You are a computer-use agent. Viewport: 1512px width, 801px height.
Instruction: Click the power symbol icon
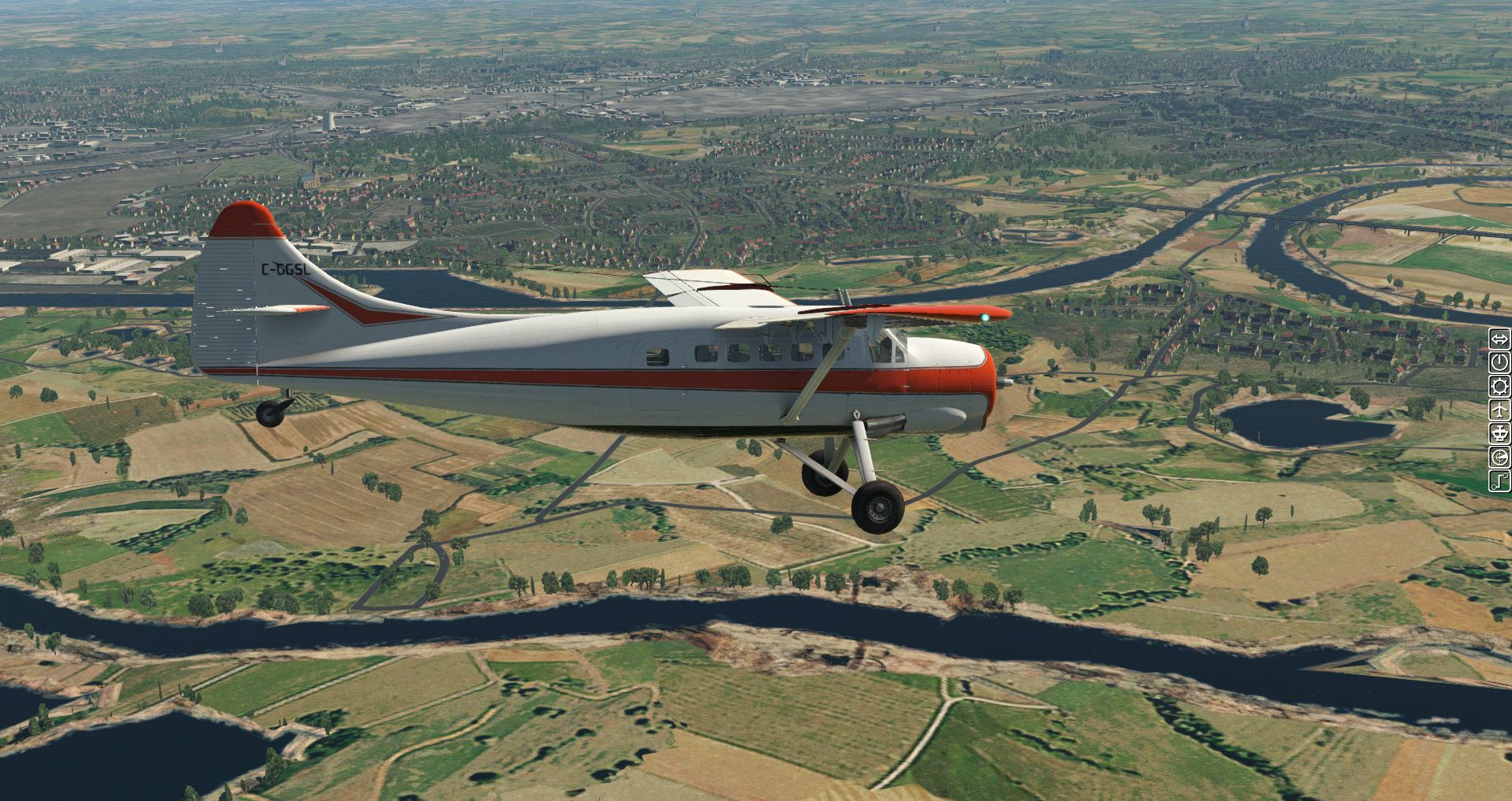pyautogui.click(x=1499, y=363)
